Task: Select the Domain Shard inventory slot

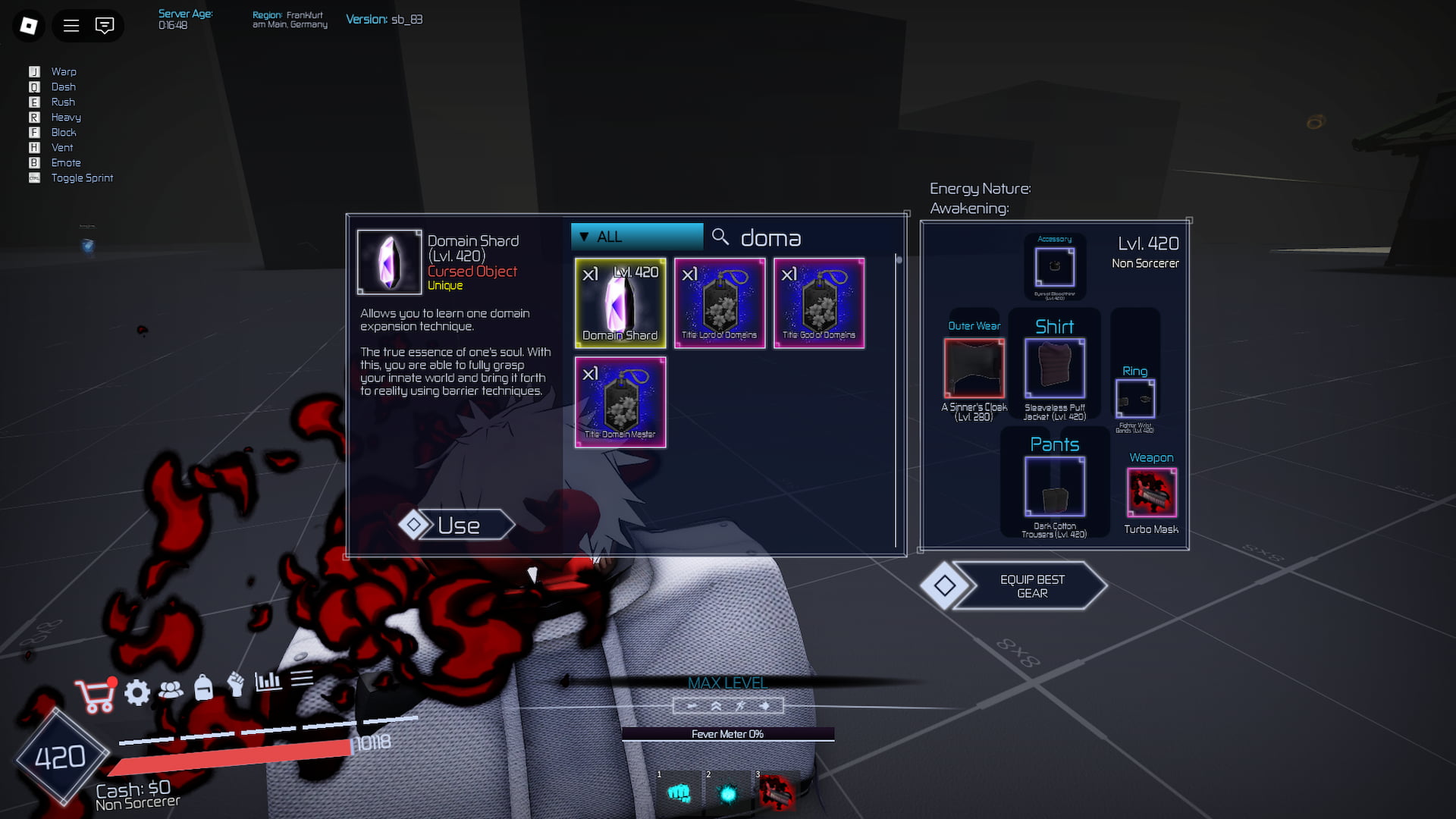Action: [x=620, y=303]
